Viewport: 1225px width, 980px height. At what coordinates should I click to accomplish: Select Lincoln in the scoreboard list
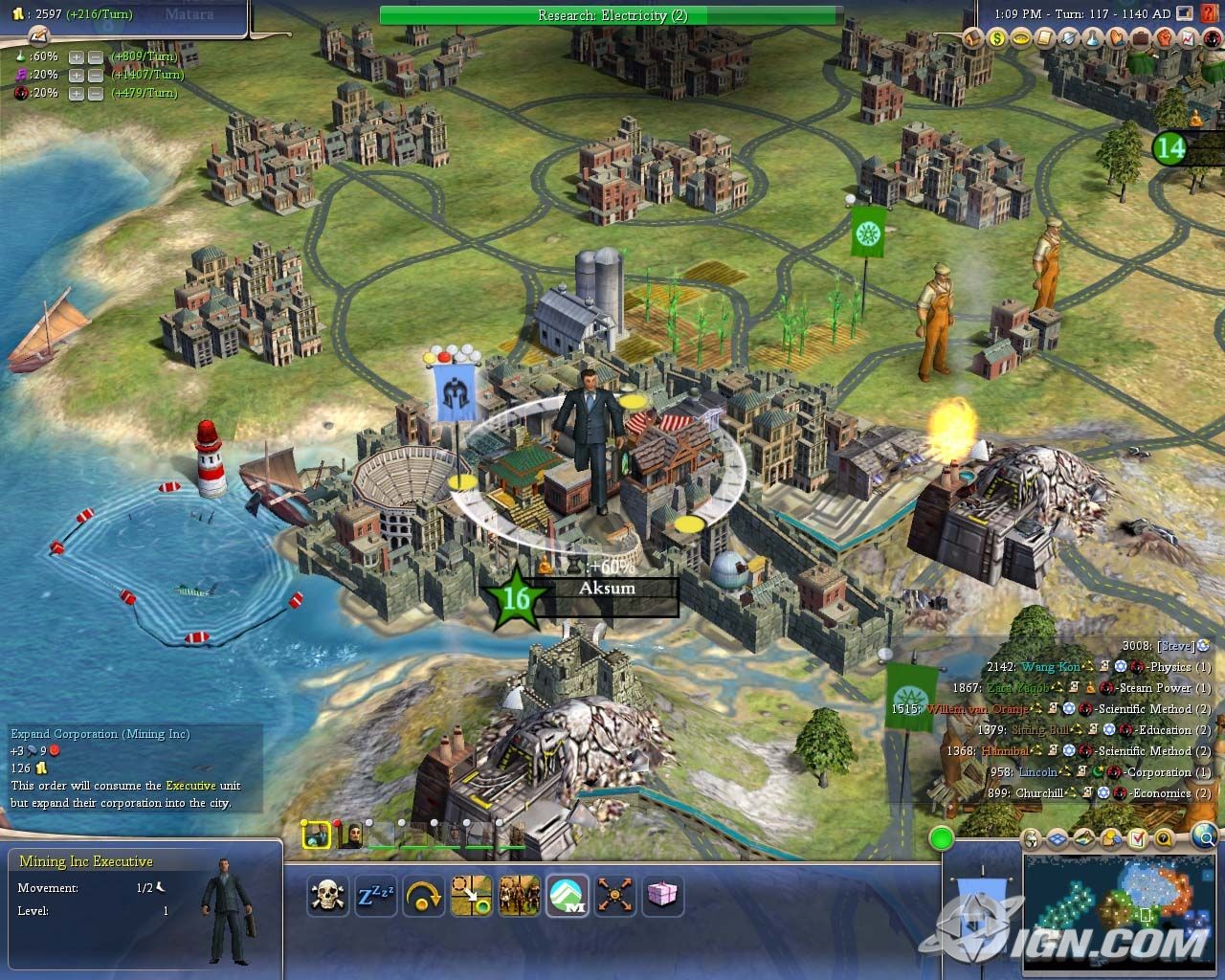click(1038, 772)
